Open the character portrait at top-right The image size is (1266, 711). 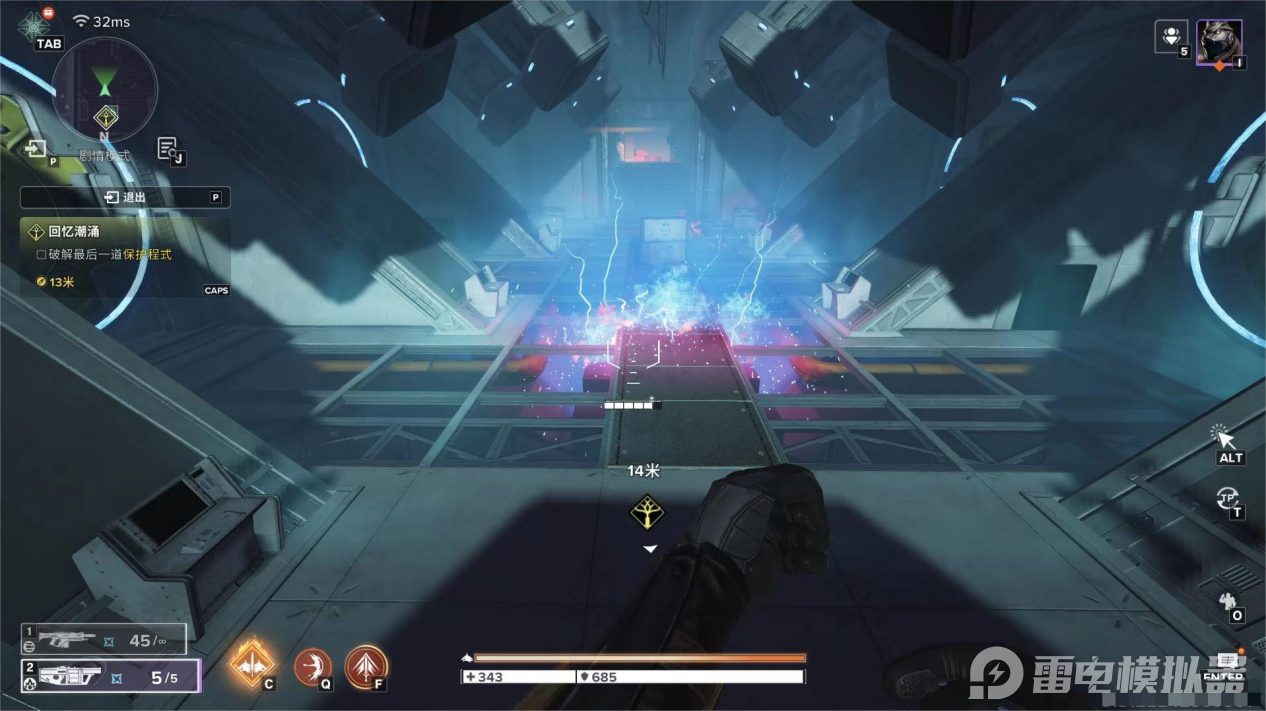1219,42
